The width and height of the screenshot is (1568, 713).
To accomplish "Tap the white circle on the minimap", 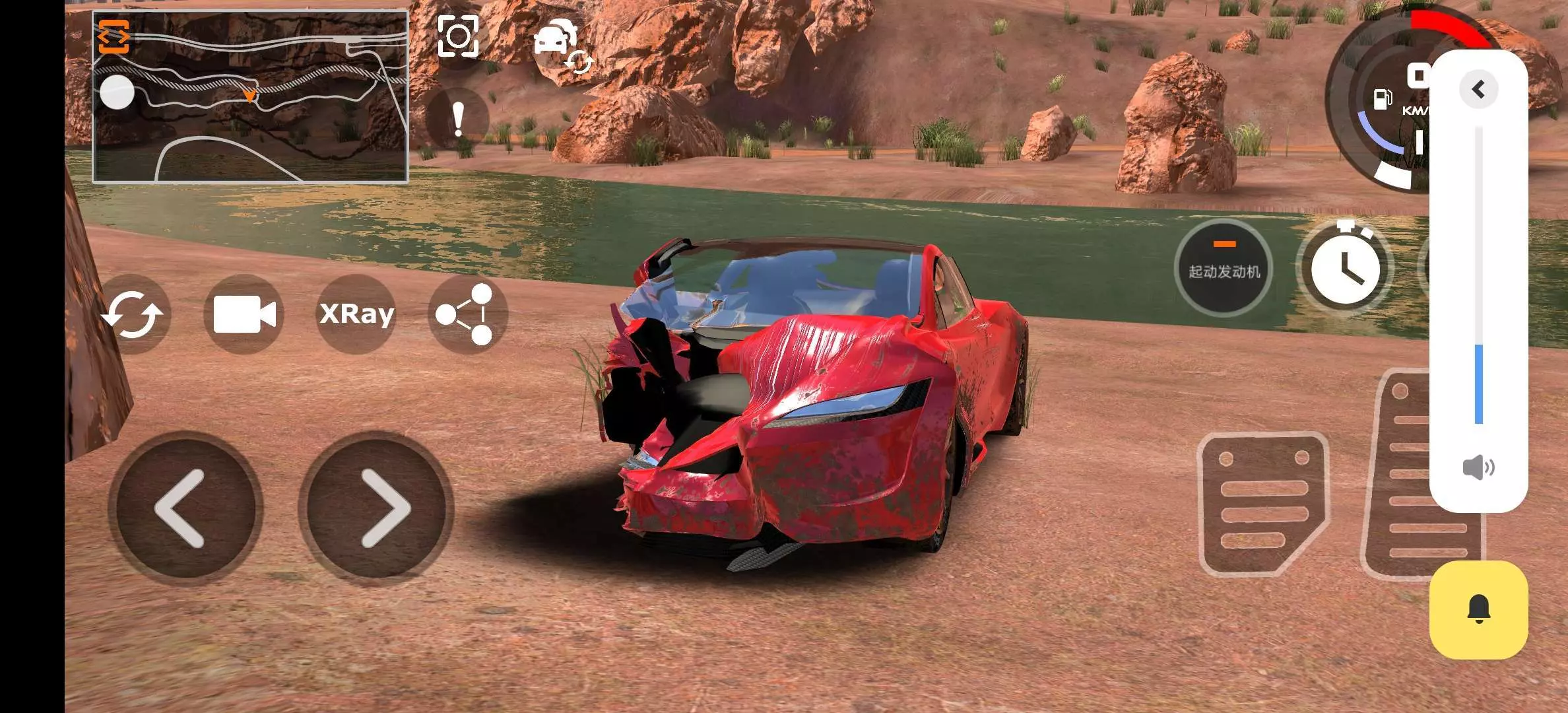I will click(x=117, y=92).
